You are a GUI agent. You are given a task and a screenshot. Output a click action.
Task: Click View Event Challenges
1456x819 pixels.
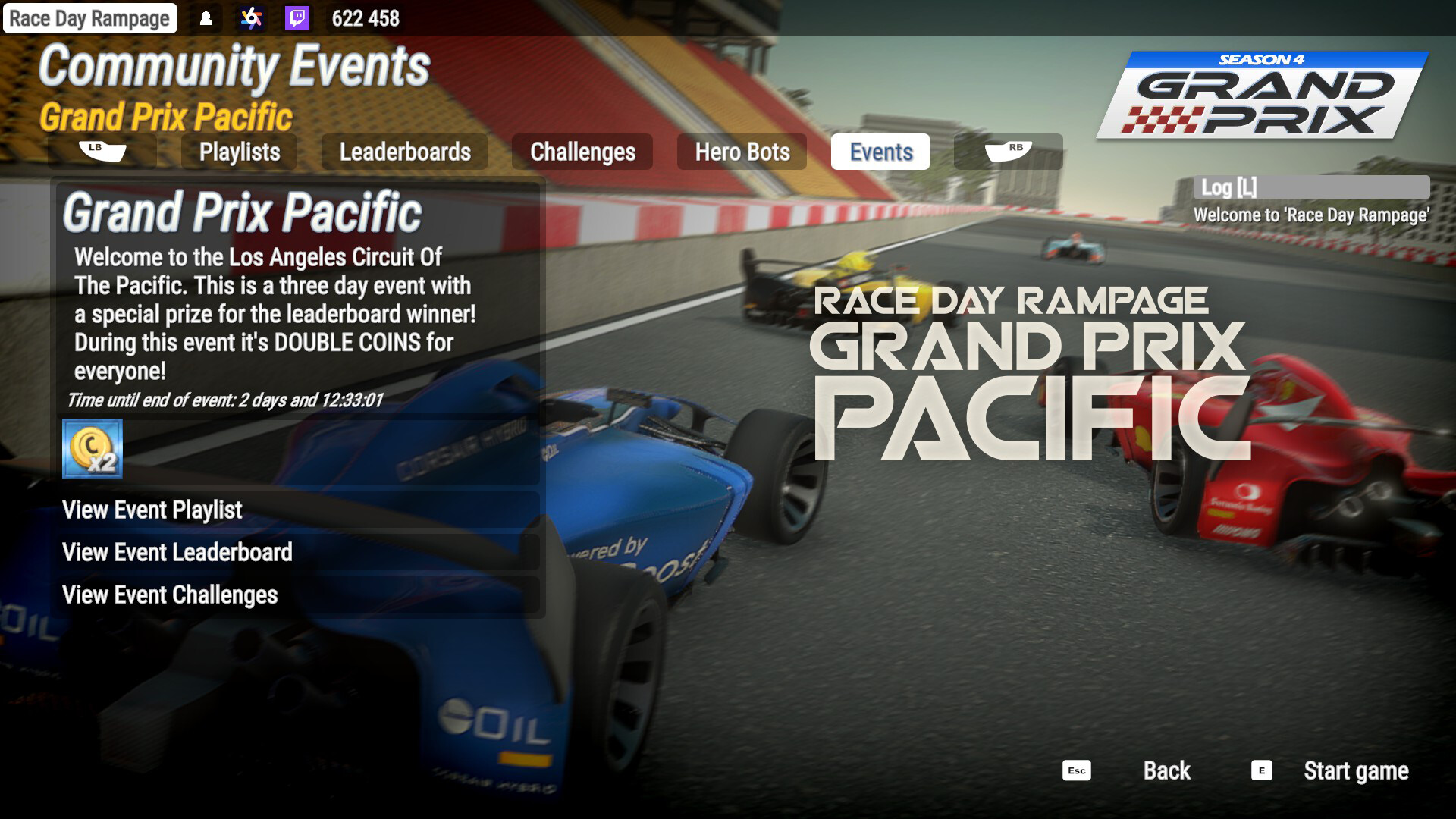pyautogui.click(x=169, y=596)
